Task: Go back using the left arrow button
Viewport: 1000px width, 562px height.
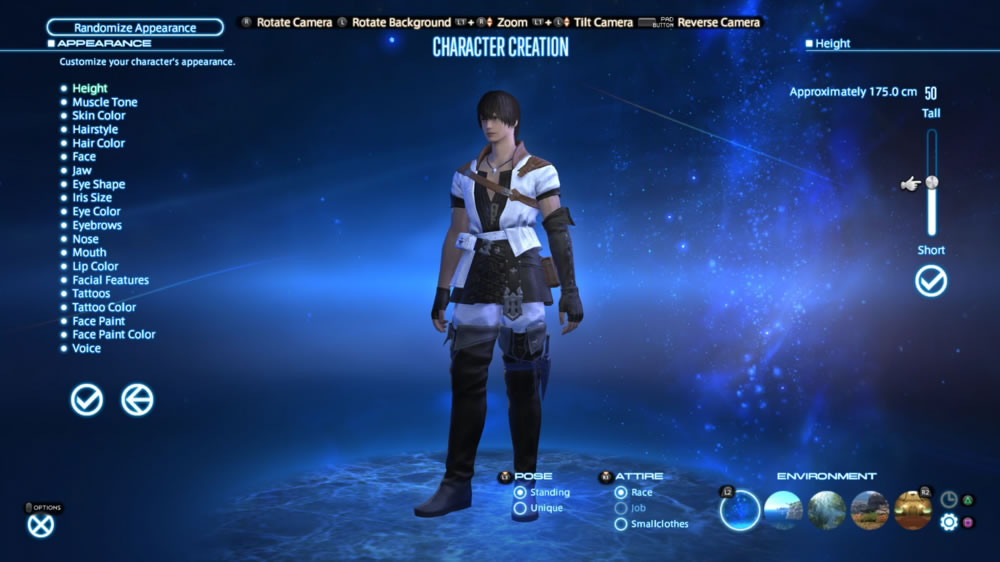Action: pos(137,400)
